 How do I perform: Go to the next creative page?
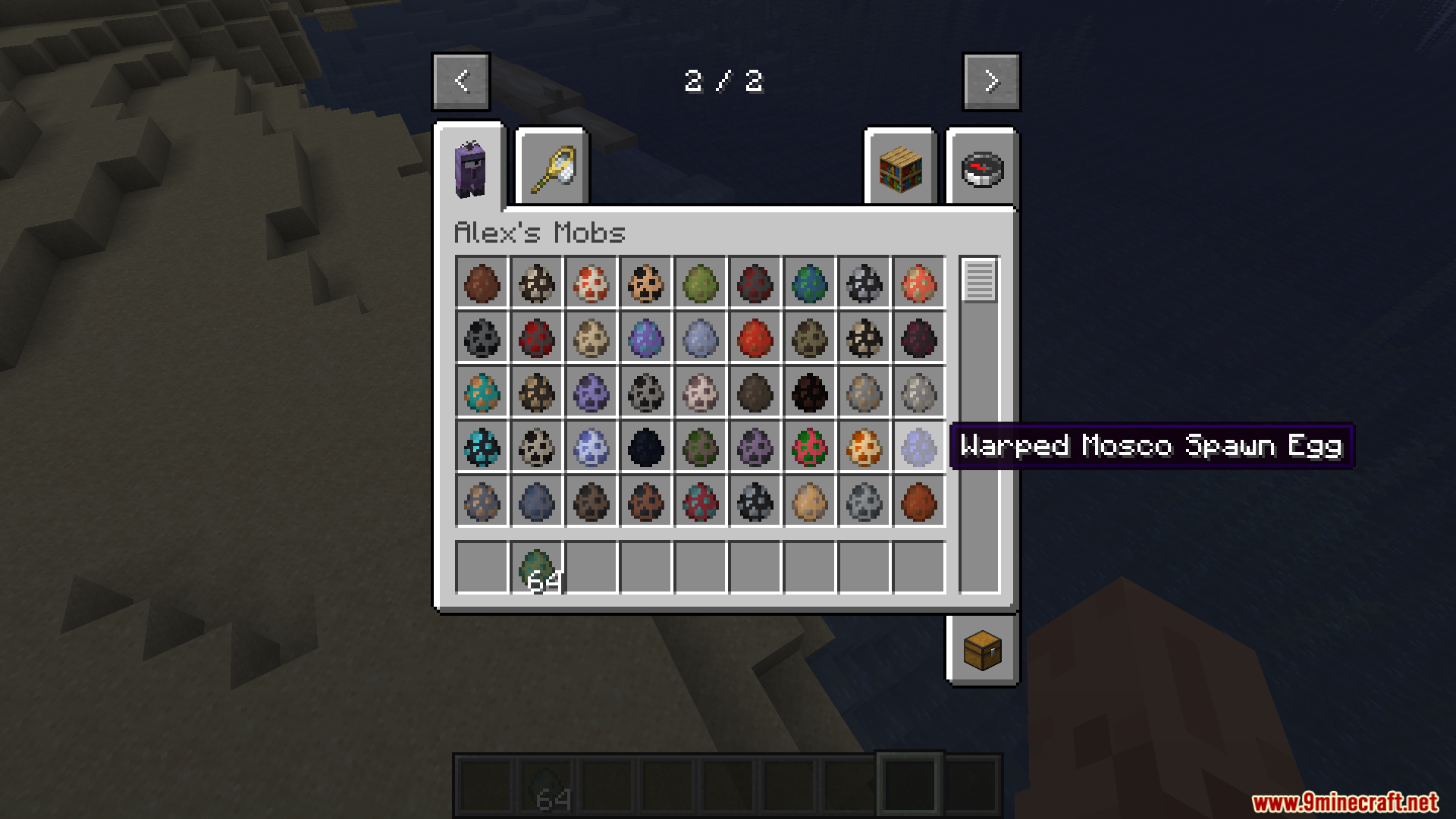[991, 81]
